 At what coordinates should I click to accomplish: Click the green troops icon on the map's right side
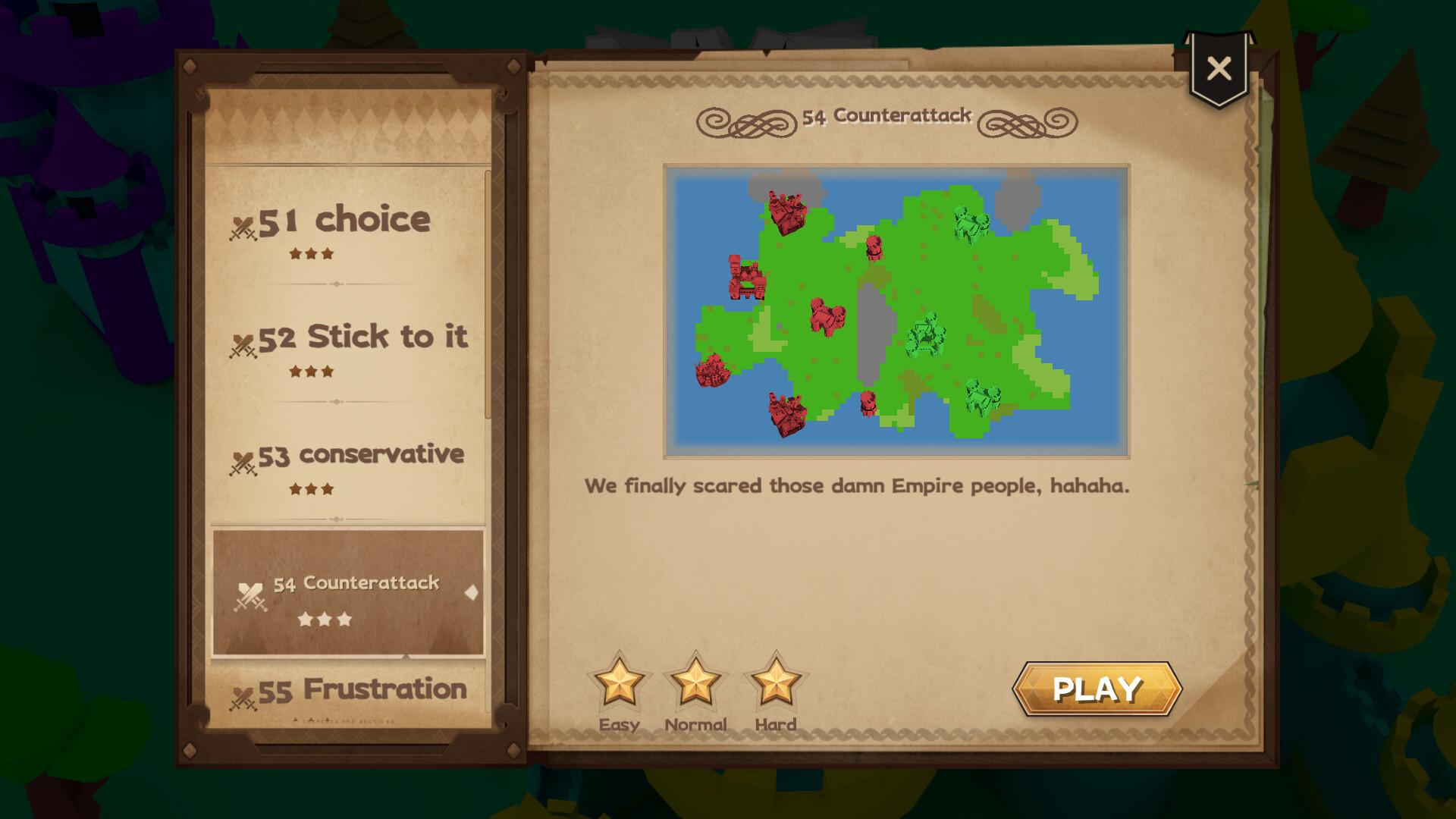coord(971,222)
